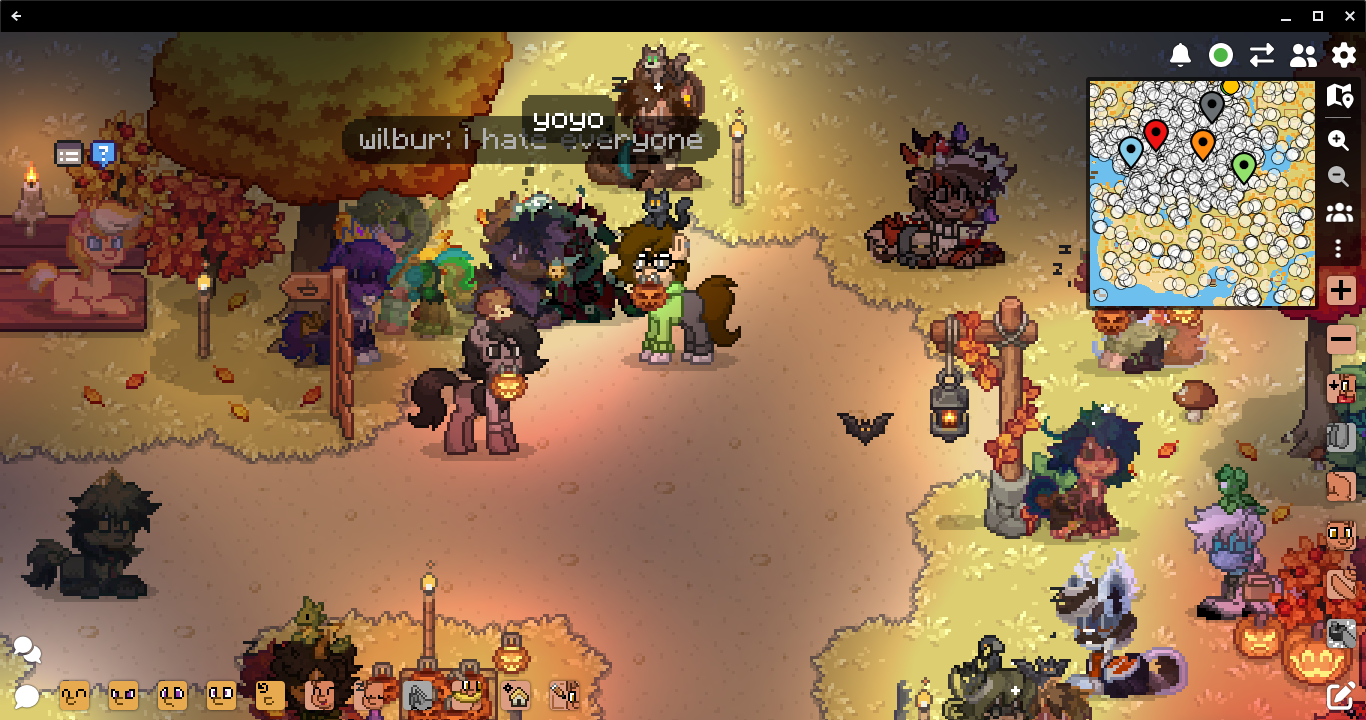Select the green marker on the minimap
Screen dimensions: 1366x720
click(x=1243, y=165)
